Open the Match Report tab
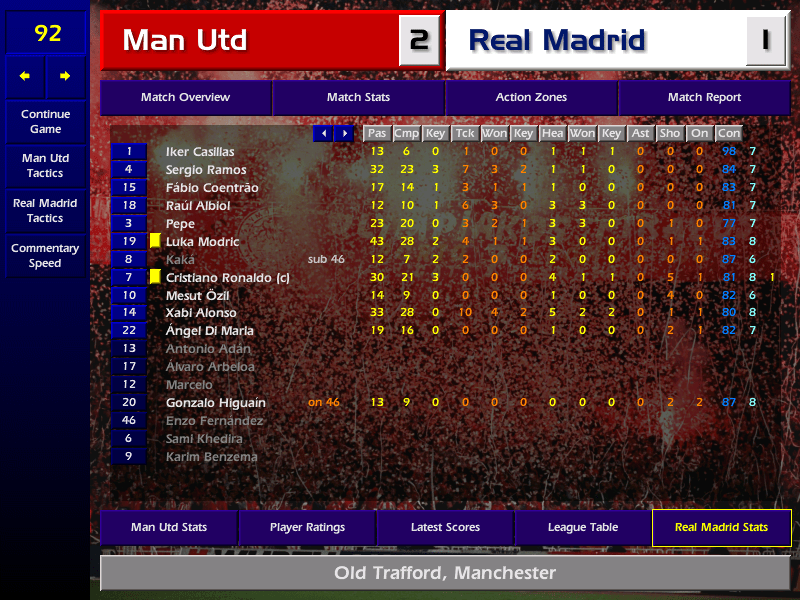The image size is (800, 600). (x=705, y=98)
